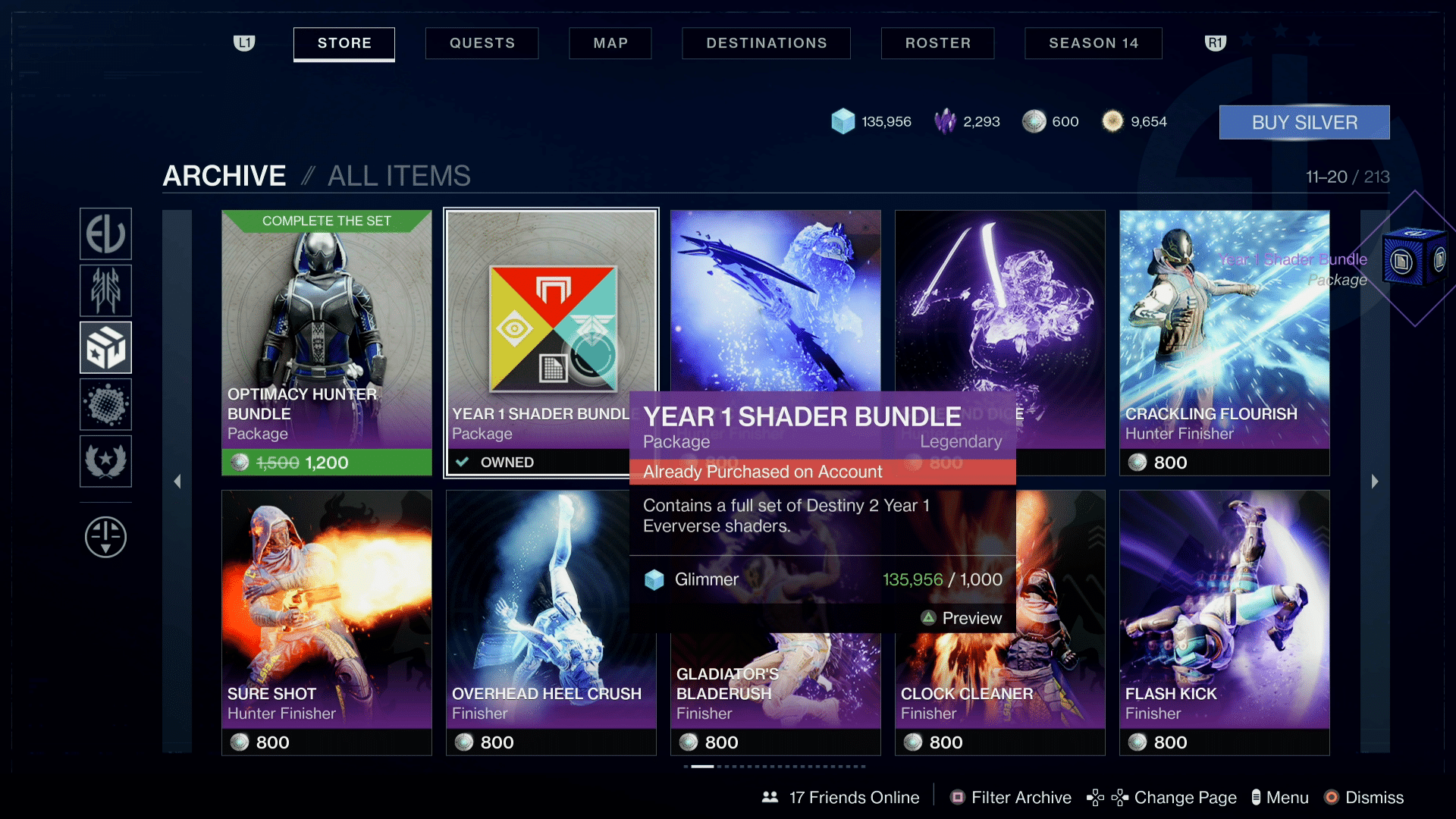The image size is (1456, 819).
Task: Select the Archive package box icon
Action: pyautogui.click(x=105, y=347)
